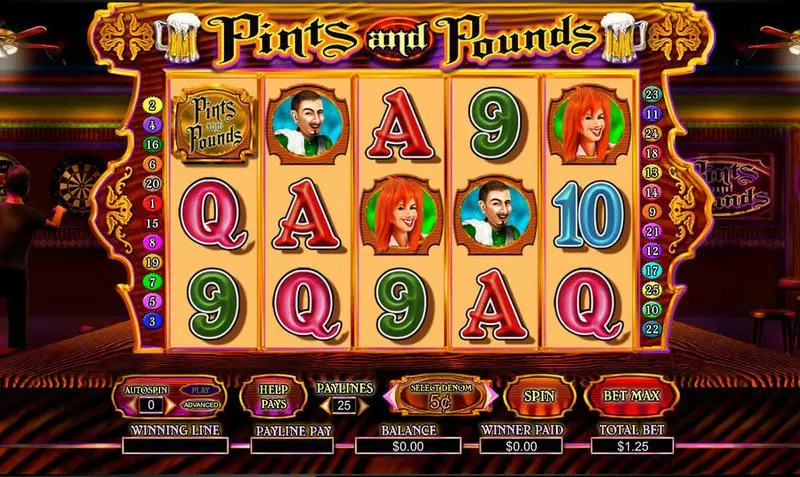Select payline number 20 marker
The height and width of the screenshot is (477, 800).
(153, 184)
